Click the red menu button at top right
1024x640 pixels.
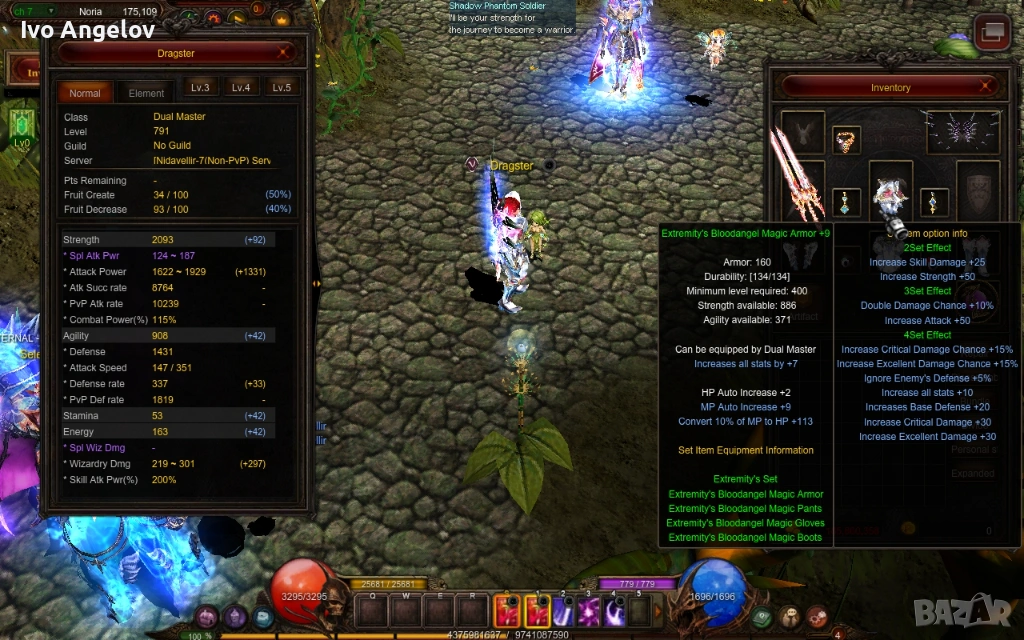(992, 32)
